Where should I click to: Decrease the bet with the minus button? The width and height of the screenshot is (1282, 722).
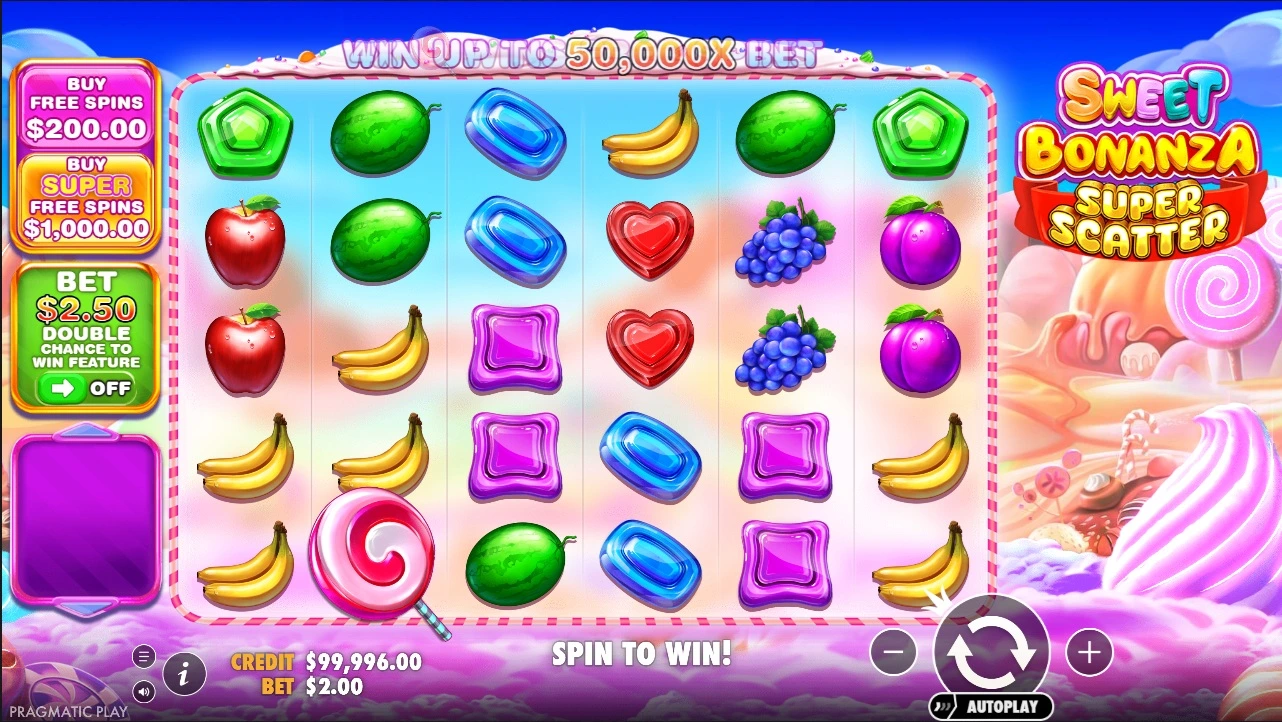pos(893,653)
